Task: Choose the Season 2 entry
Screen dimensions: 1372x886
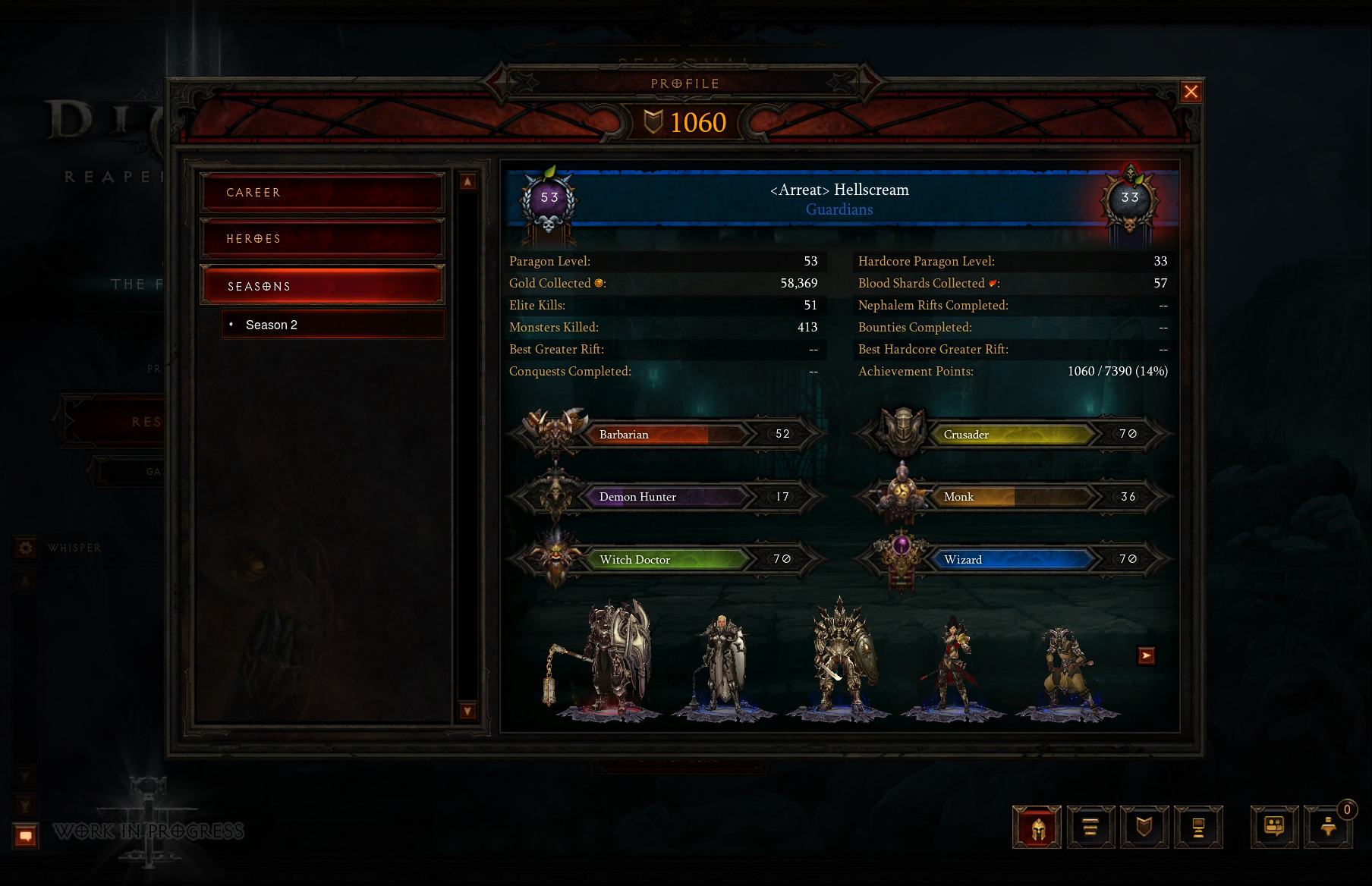Action: (332, 325)
